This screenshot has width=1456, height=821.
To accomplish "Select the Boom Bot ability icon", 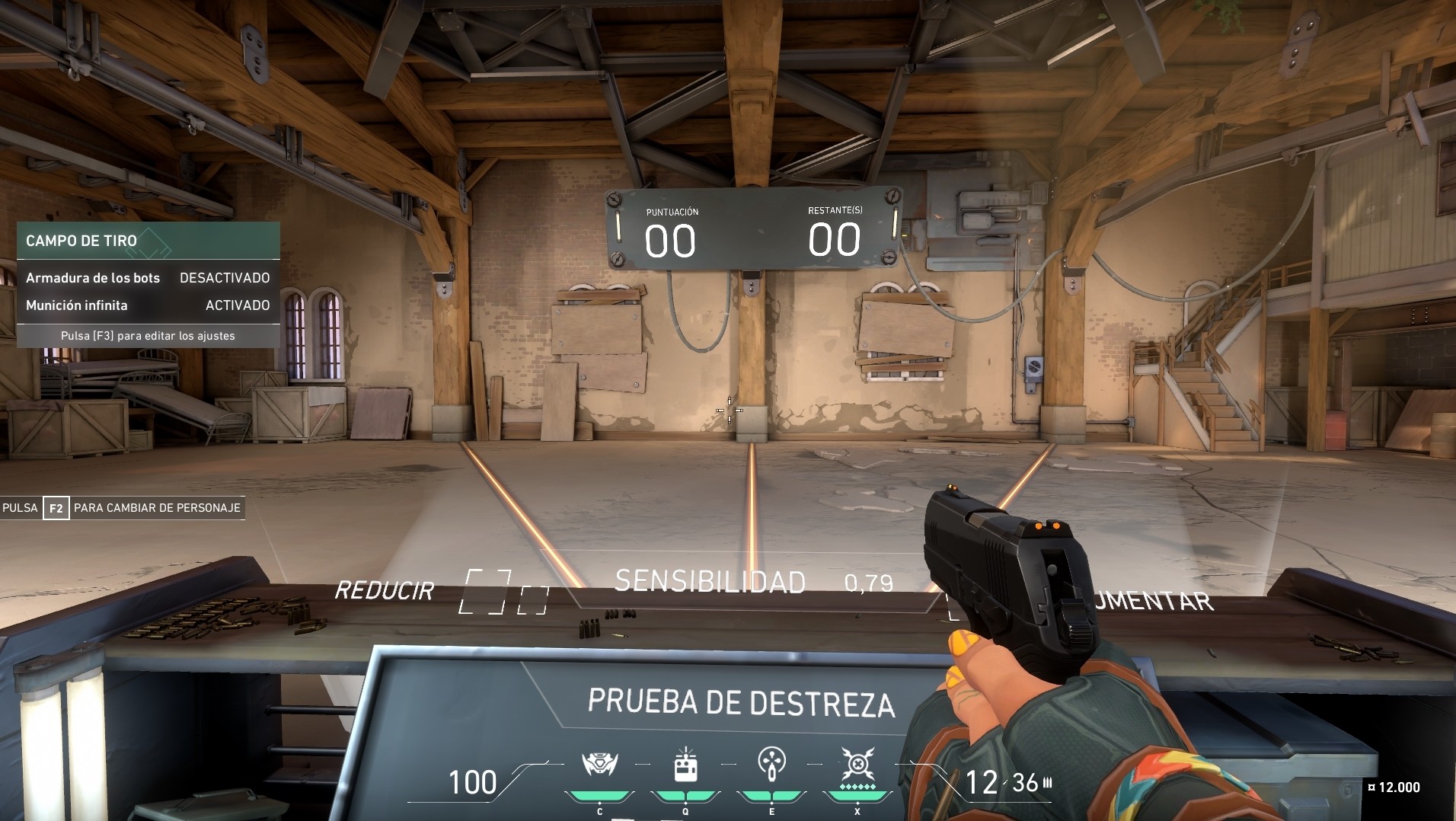I will click(x=599, y=765).
